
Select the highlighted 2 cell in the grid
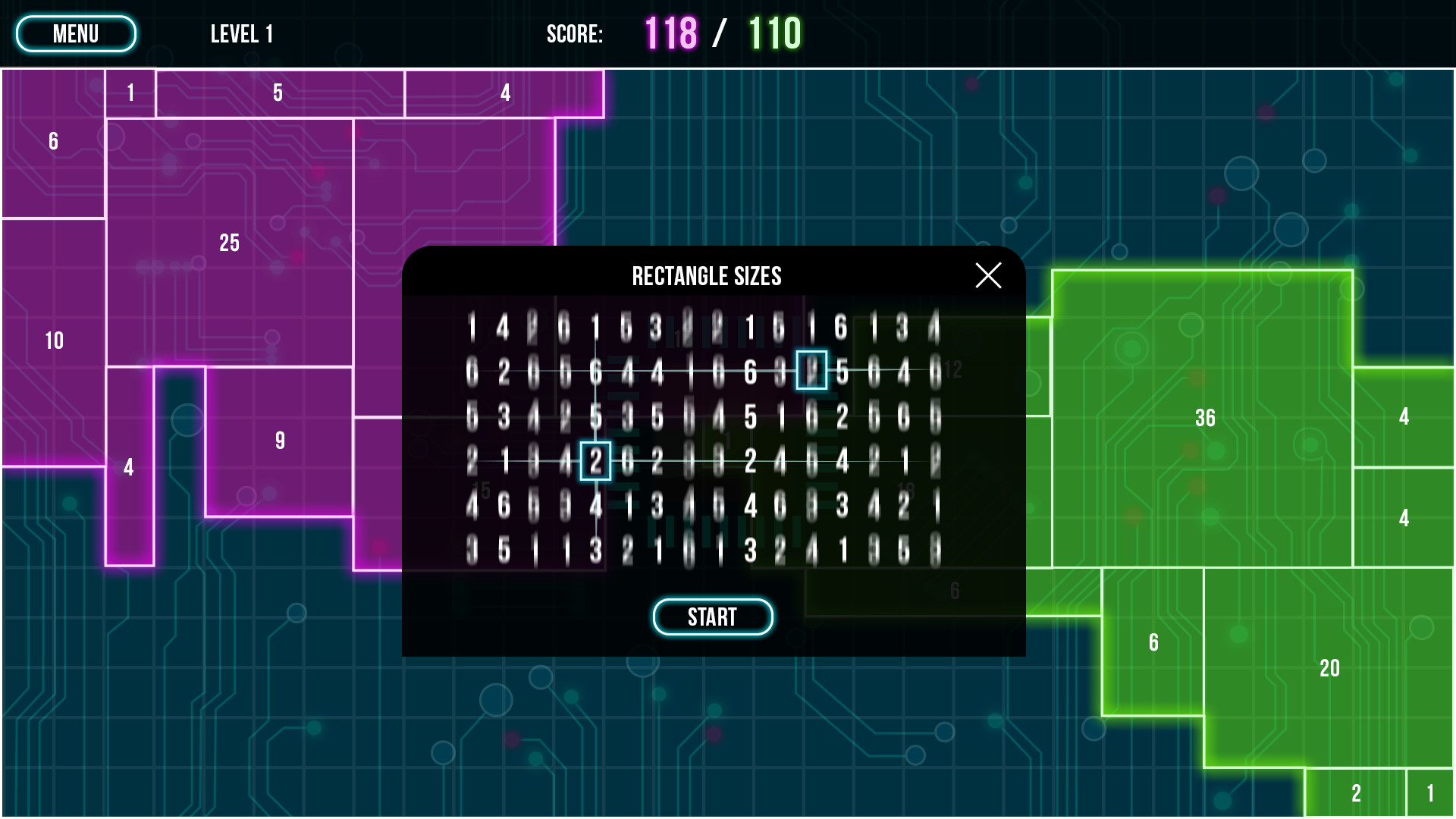coord(596,459)
